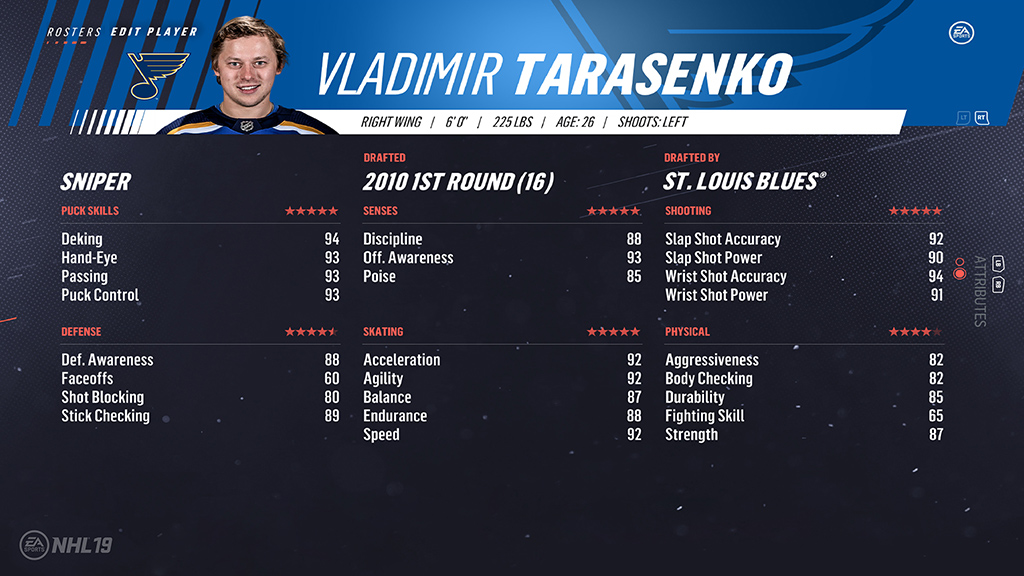The image size is (1024, 576).
Task: Select the Deking attribute row
Action: coord(200,239)
